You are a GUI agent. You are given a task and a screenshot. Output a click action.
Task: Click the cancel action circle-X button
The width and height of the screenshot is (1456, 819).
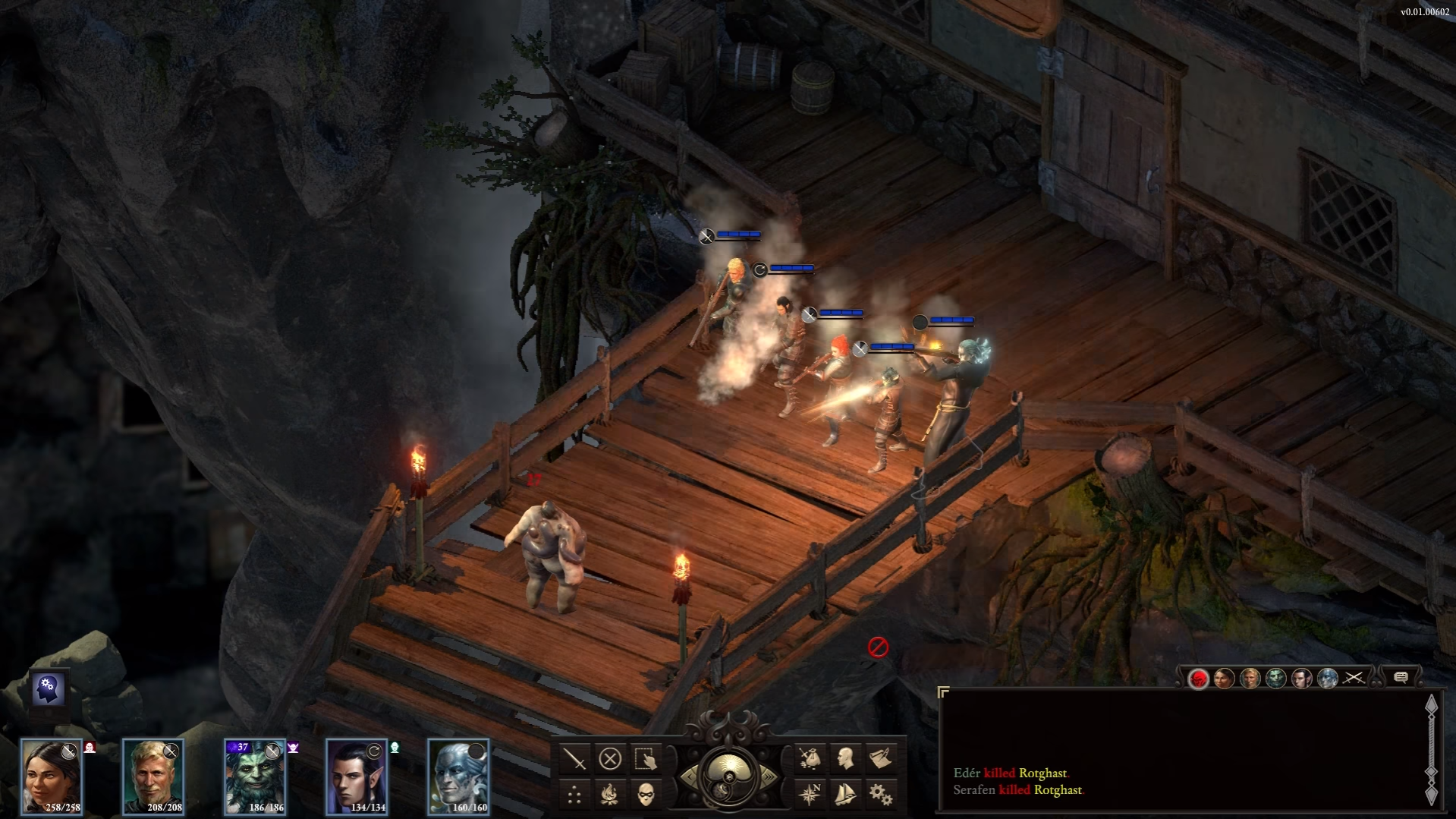point(610,758)
